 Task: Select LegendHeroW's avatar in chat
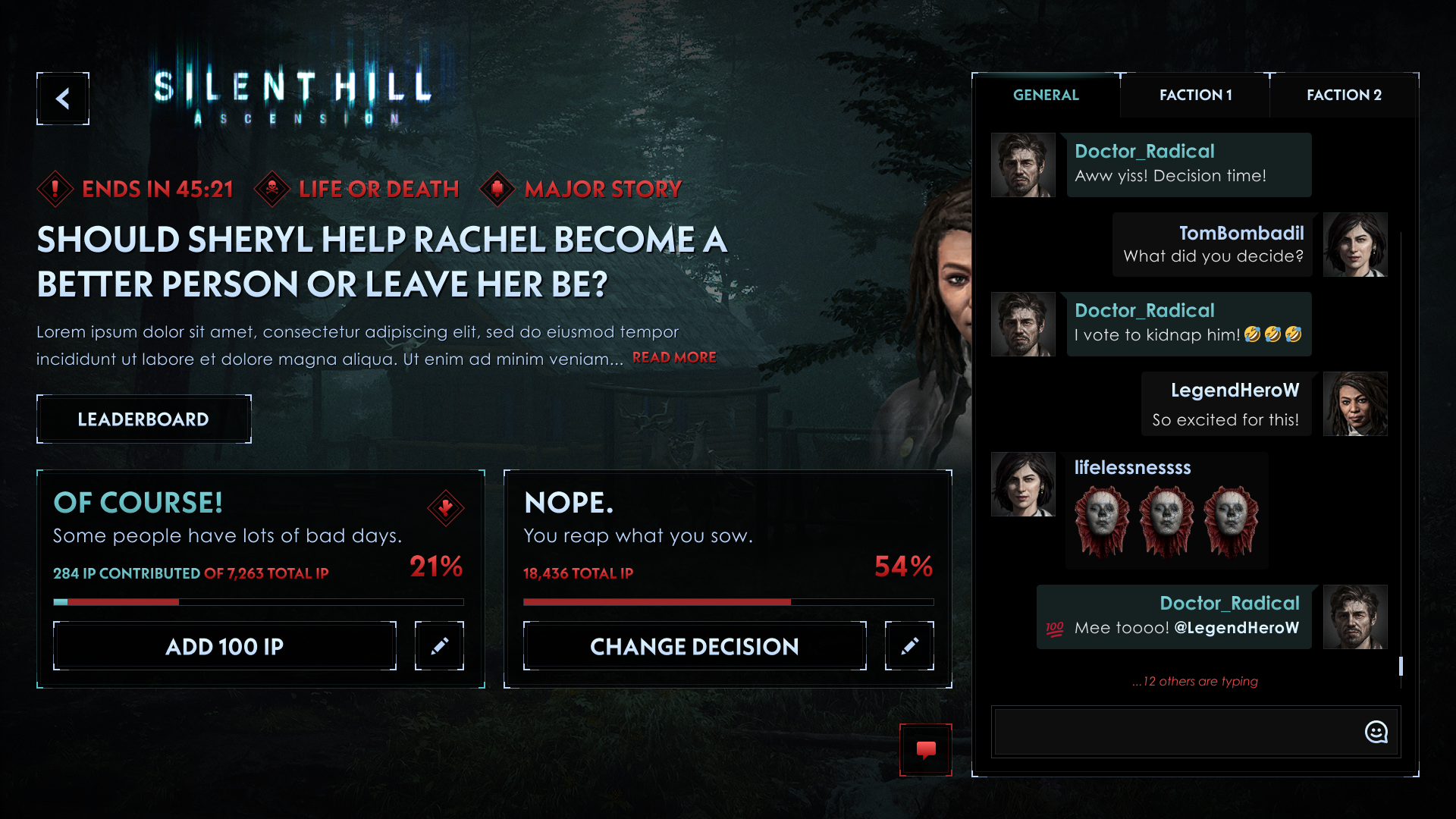click(x=1355, y=404)
